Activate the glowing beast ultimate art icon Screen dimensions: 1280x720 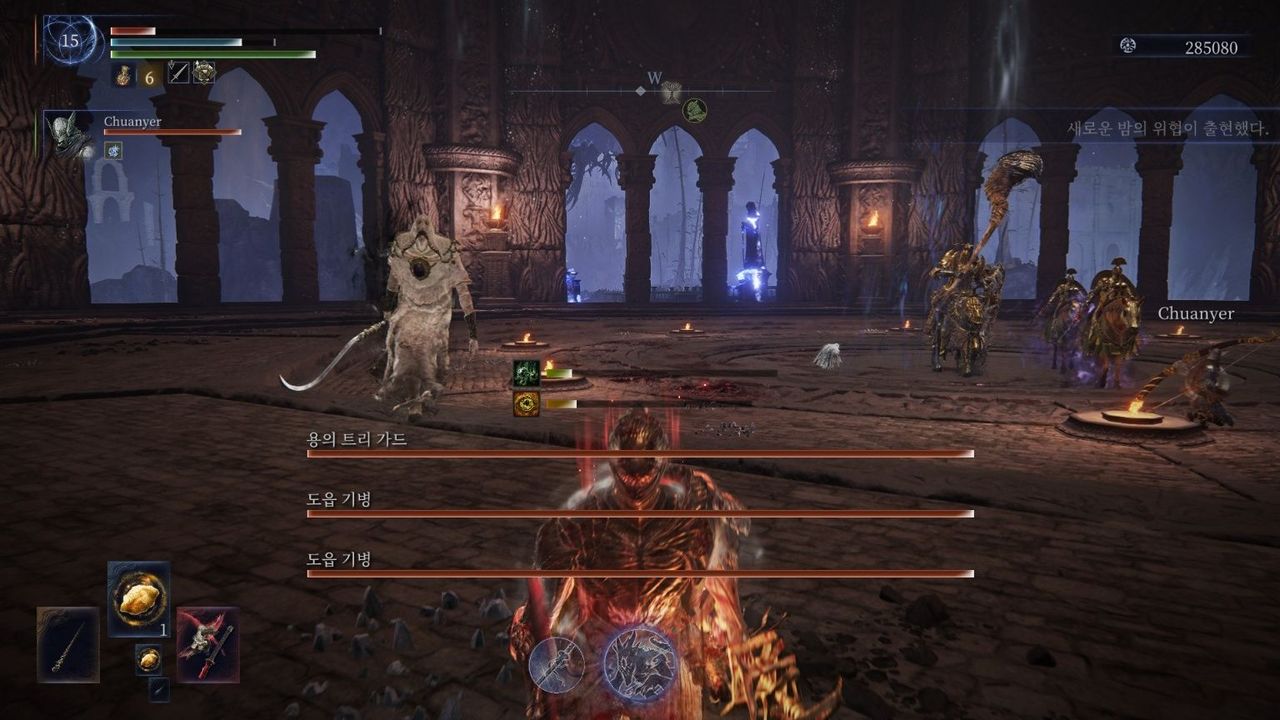[x=640, y=664]
